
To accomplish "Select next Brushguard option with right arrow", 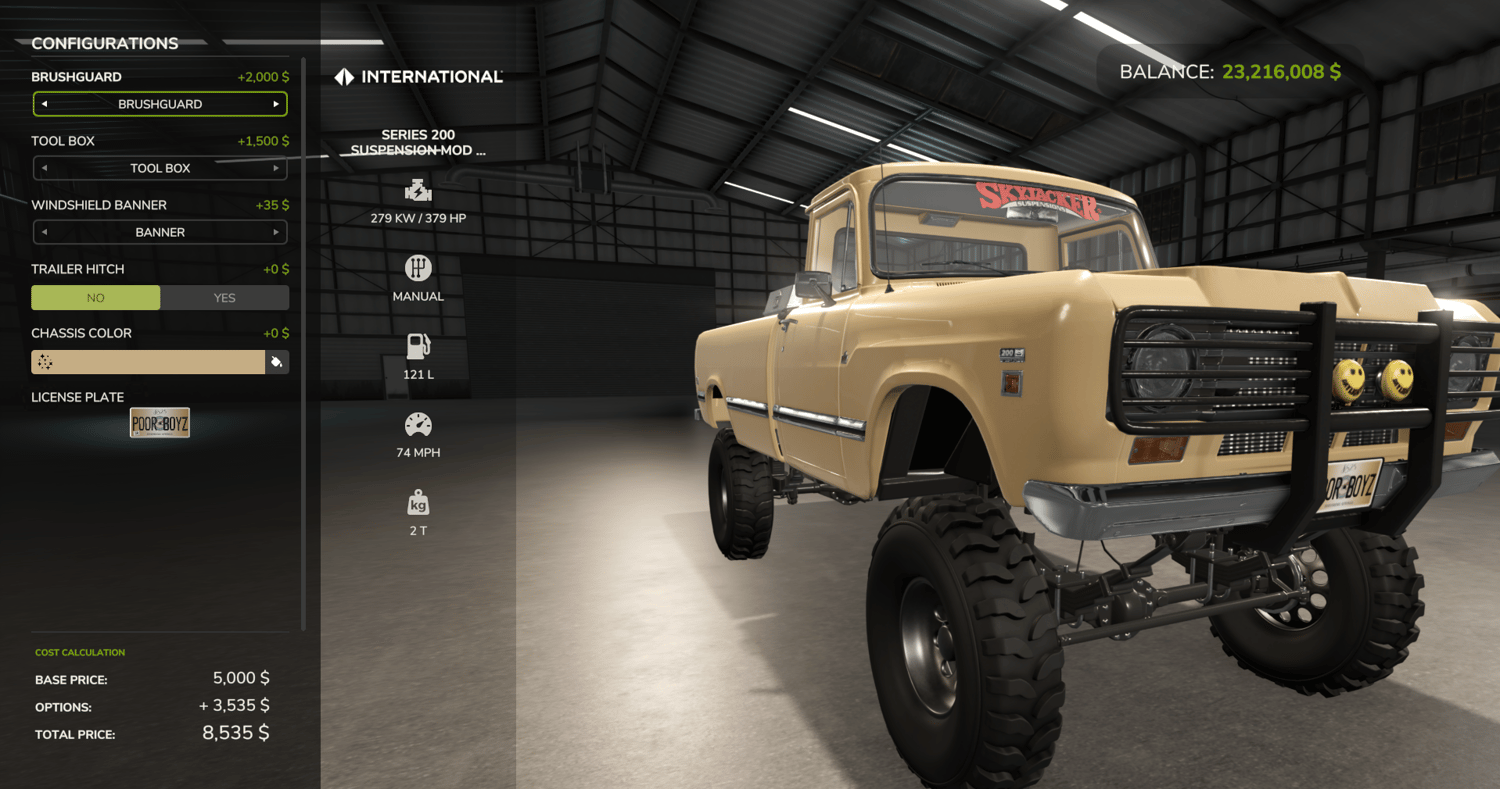I will (x=276, y=104).
